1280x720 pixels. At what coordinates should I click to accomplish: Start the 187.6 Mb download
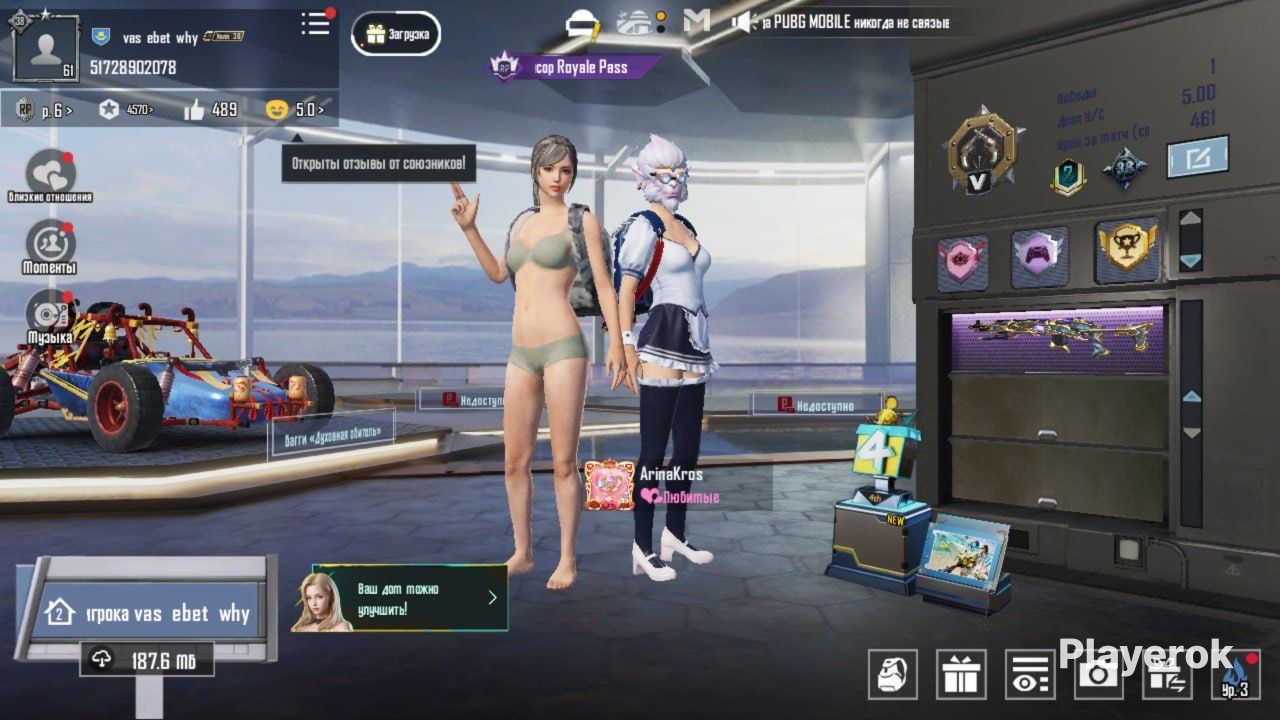147,660
